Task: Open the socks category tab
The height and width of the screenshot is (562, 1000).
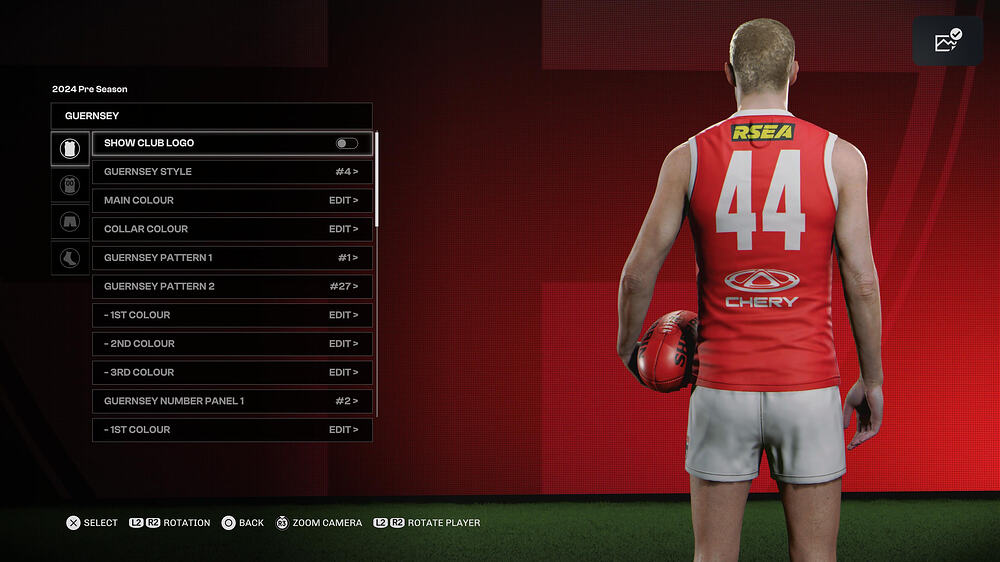Action: coord(70,257)
